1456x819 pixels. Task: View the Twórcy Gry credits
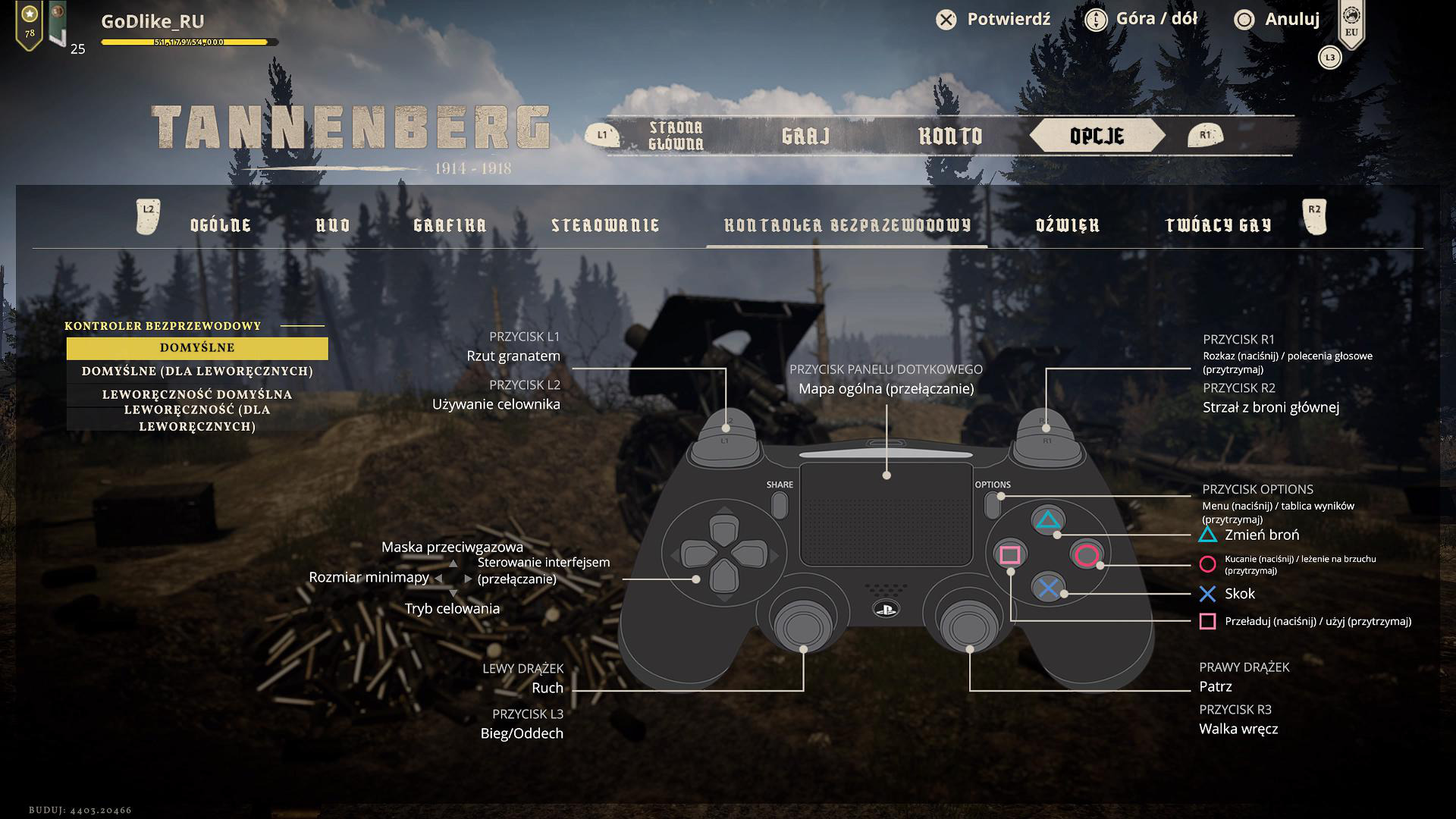(1218, 225)
